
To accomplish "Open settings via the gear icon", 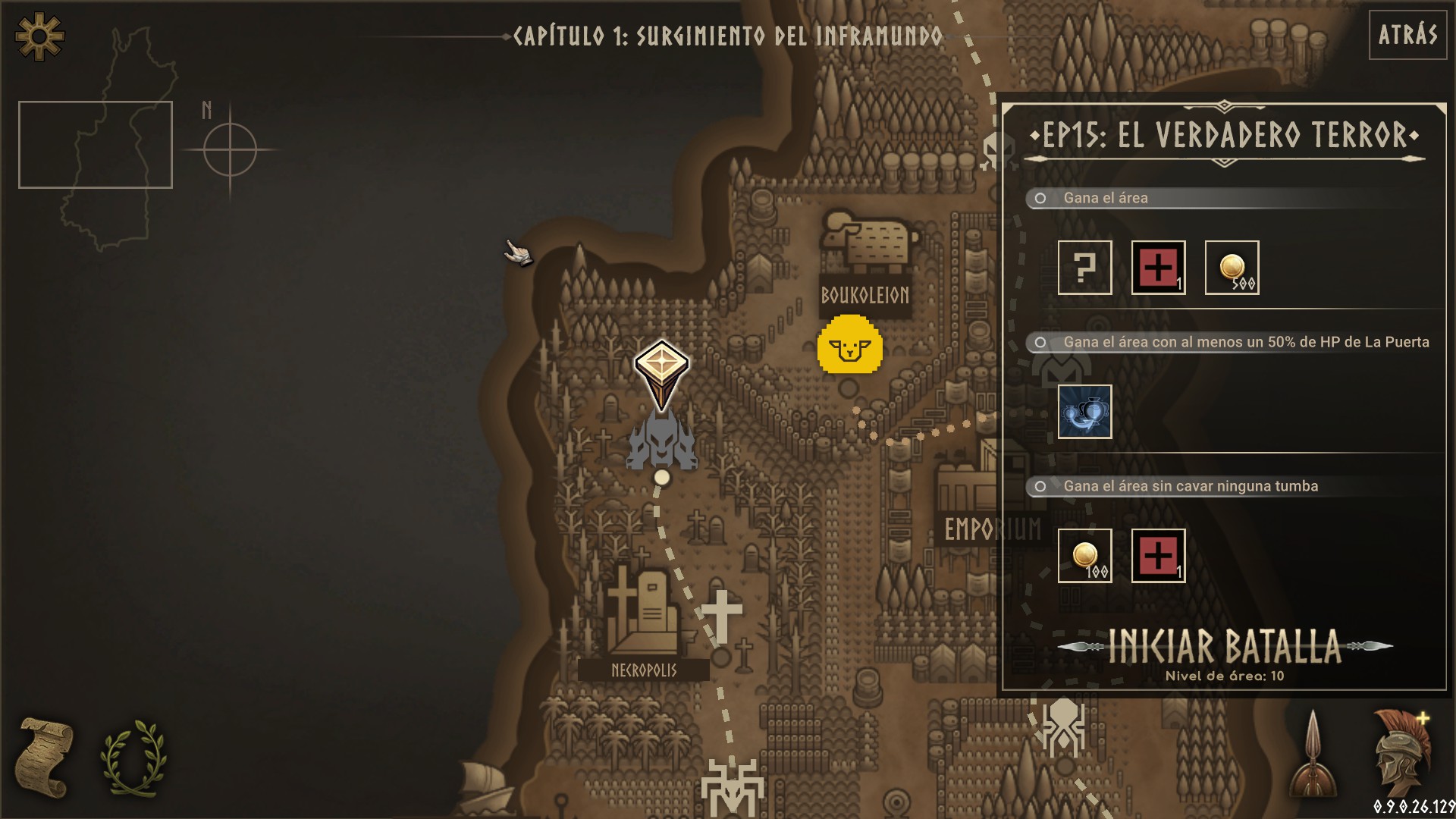I will (x=39, y=36).
